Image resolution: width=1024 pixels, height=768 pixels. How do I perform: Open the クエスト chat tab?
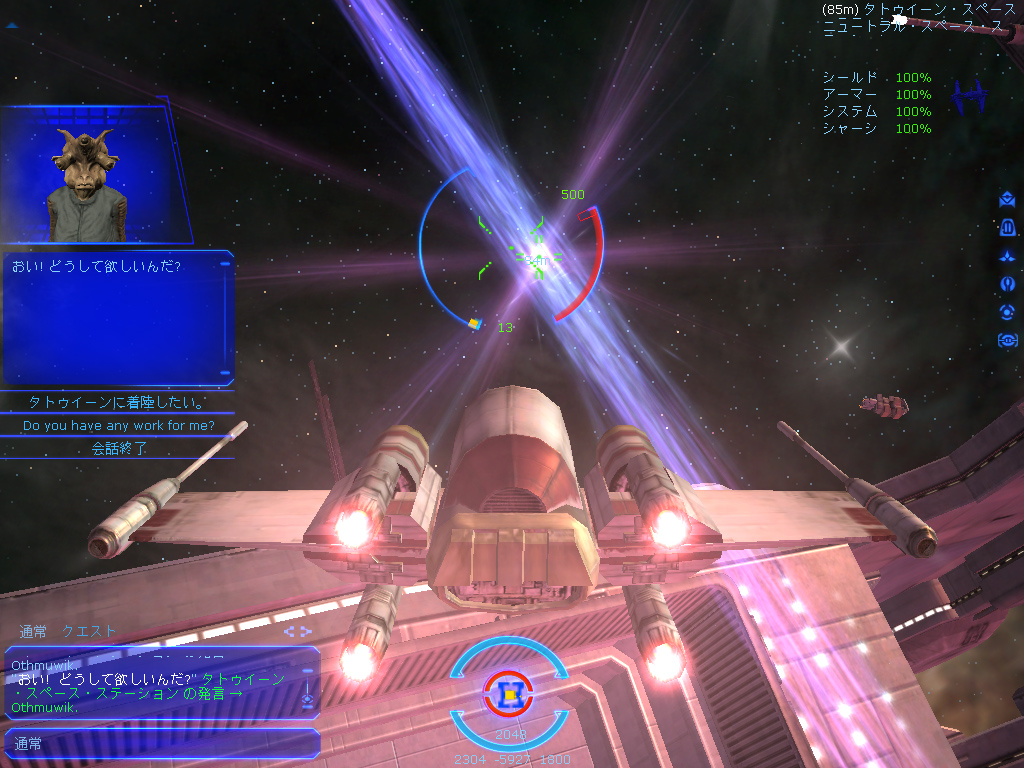click(x=89, y=631)
